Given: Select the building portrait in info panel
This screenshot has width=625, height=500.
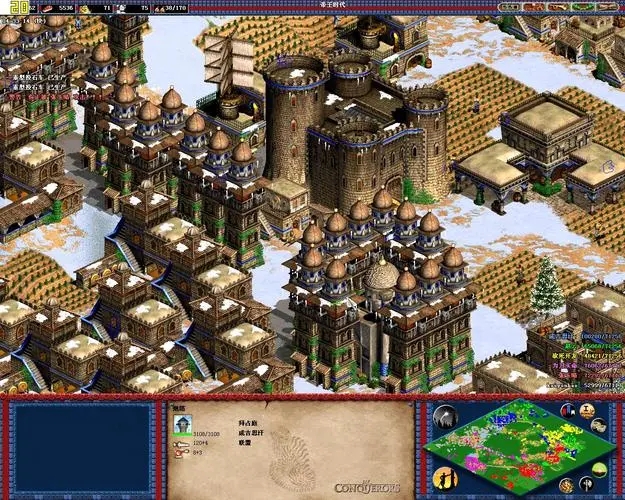Looking at the screenshot, I should coord(183,424).
